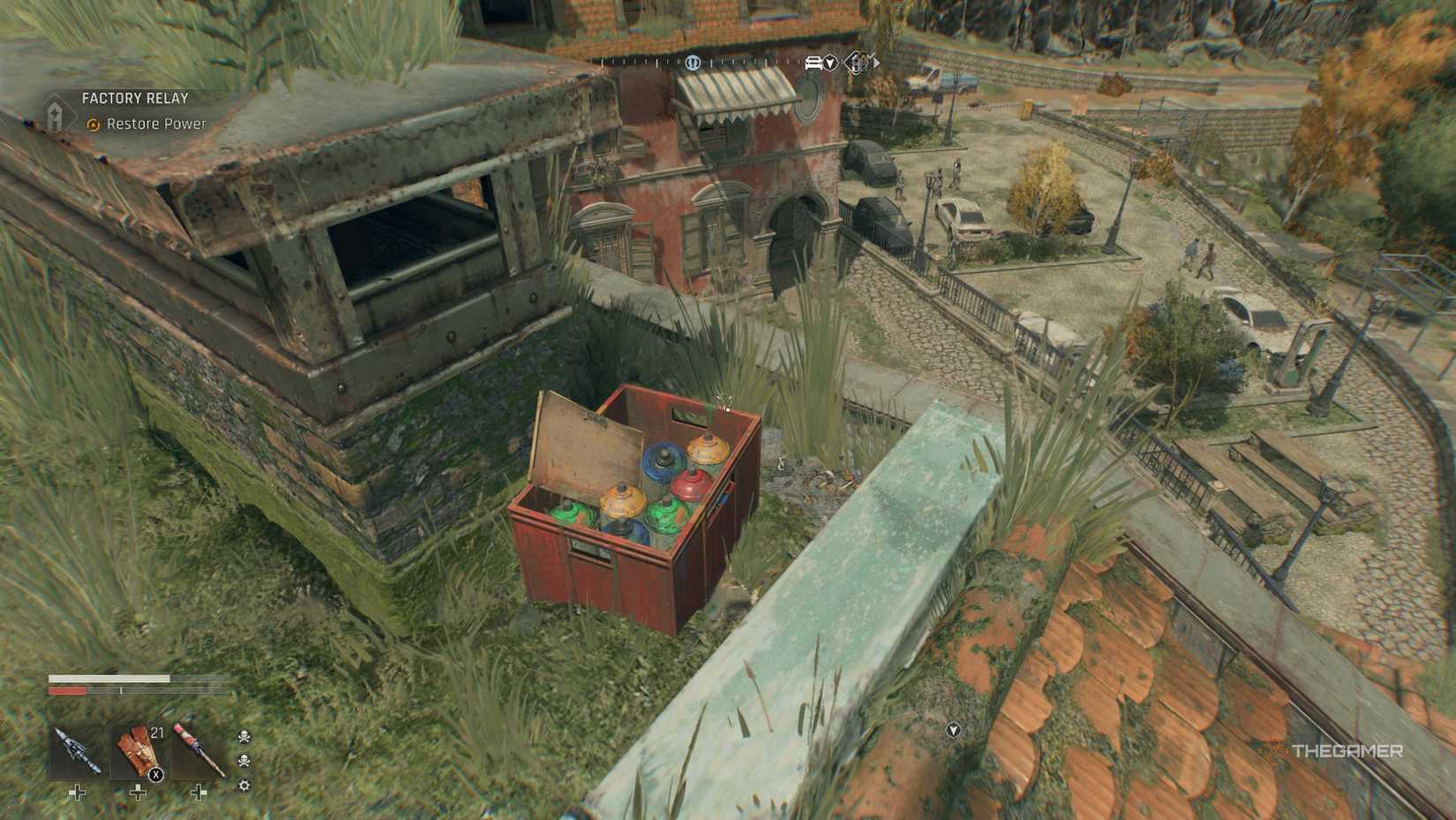
Task: Select the car marker on the compass
Action: click(814, 63)
